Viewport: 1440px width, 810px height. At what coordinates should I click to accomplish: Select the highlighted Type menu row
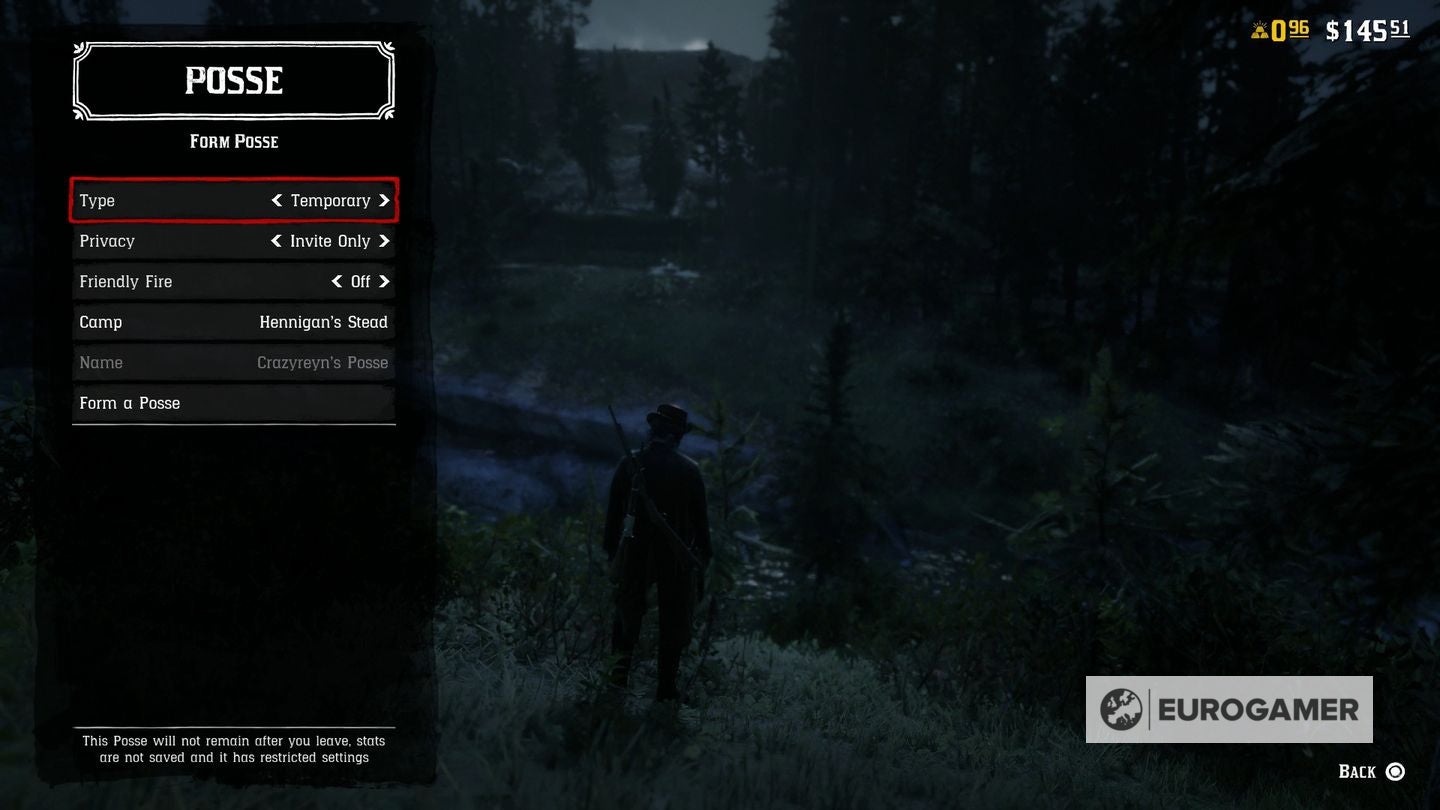(233, 200)
